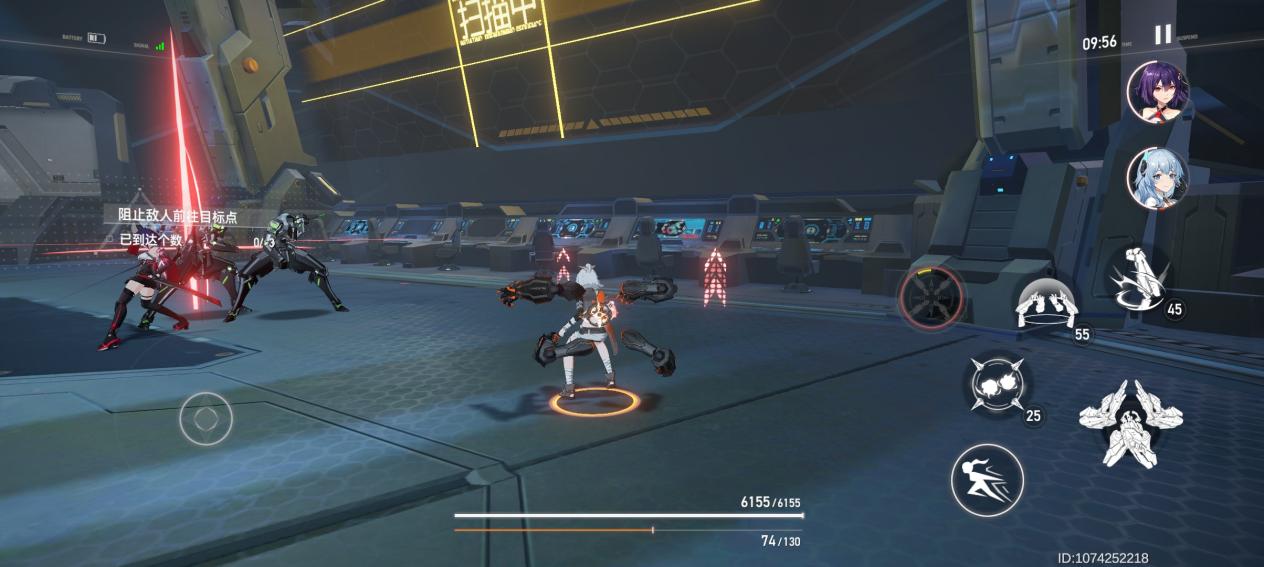
Task: Tap the mech fist basic attack button
Action: pyautogui.click(x=1130, y=422)
